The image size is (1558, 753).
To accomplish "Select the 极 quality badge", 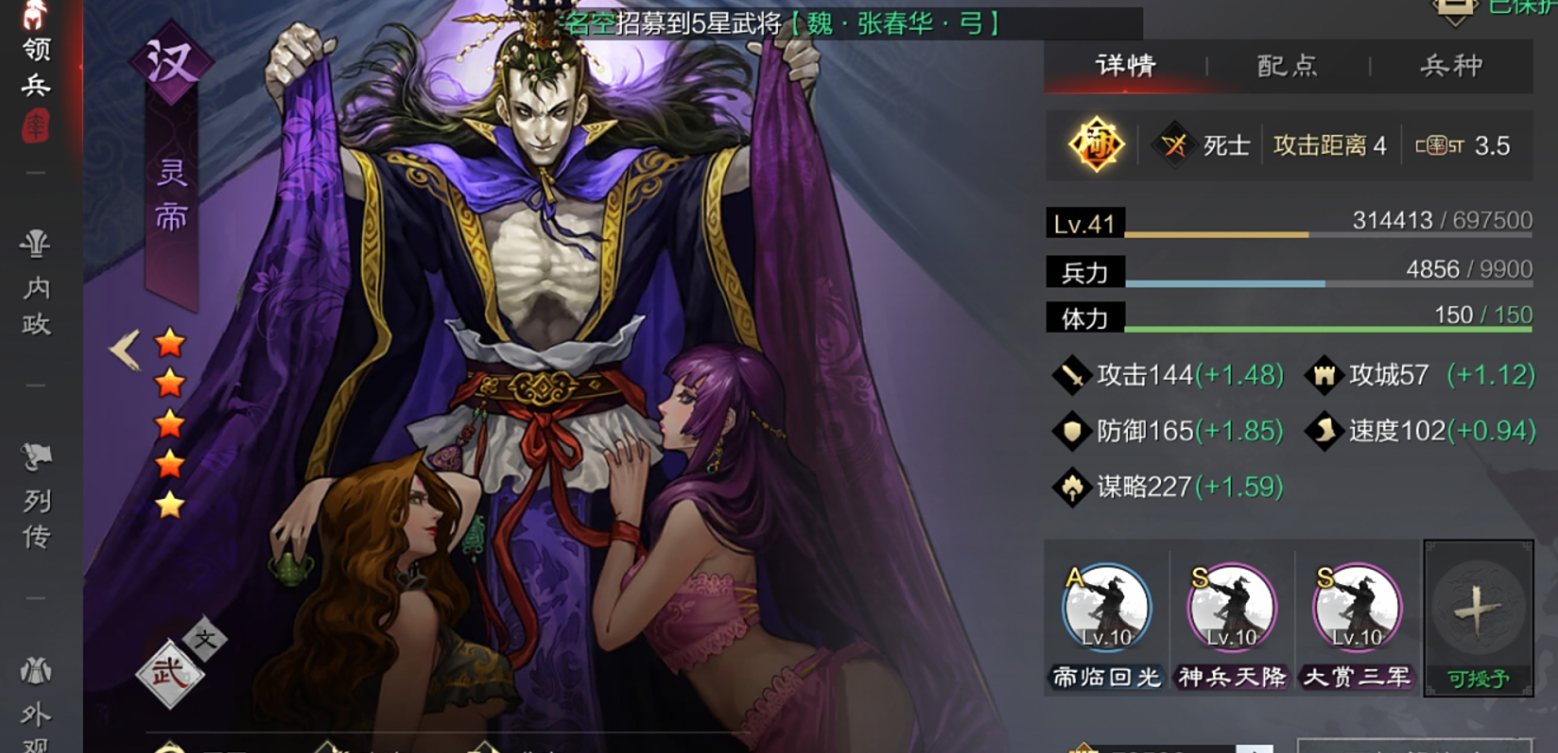I will pyautogui.click(x=1095, y=145).
